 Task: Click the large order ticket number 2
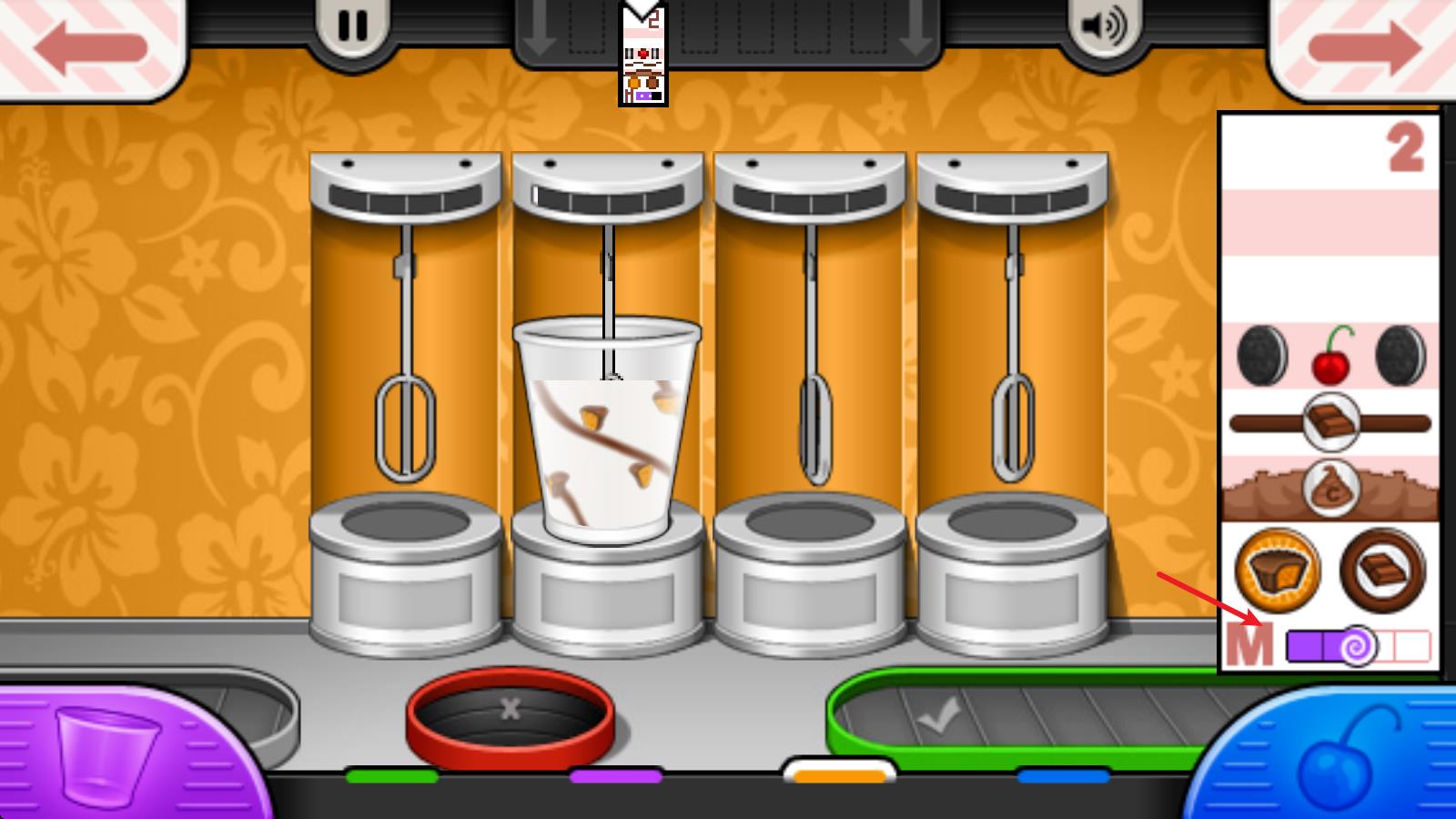pos(1330,391)
